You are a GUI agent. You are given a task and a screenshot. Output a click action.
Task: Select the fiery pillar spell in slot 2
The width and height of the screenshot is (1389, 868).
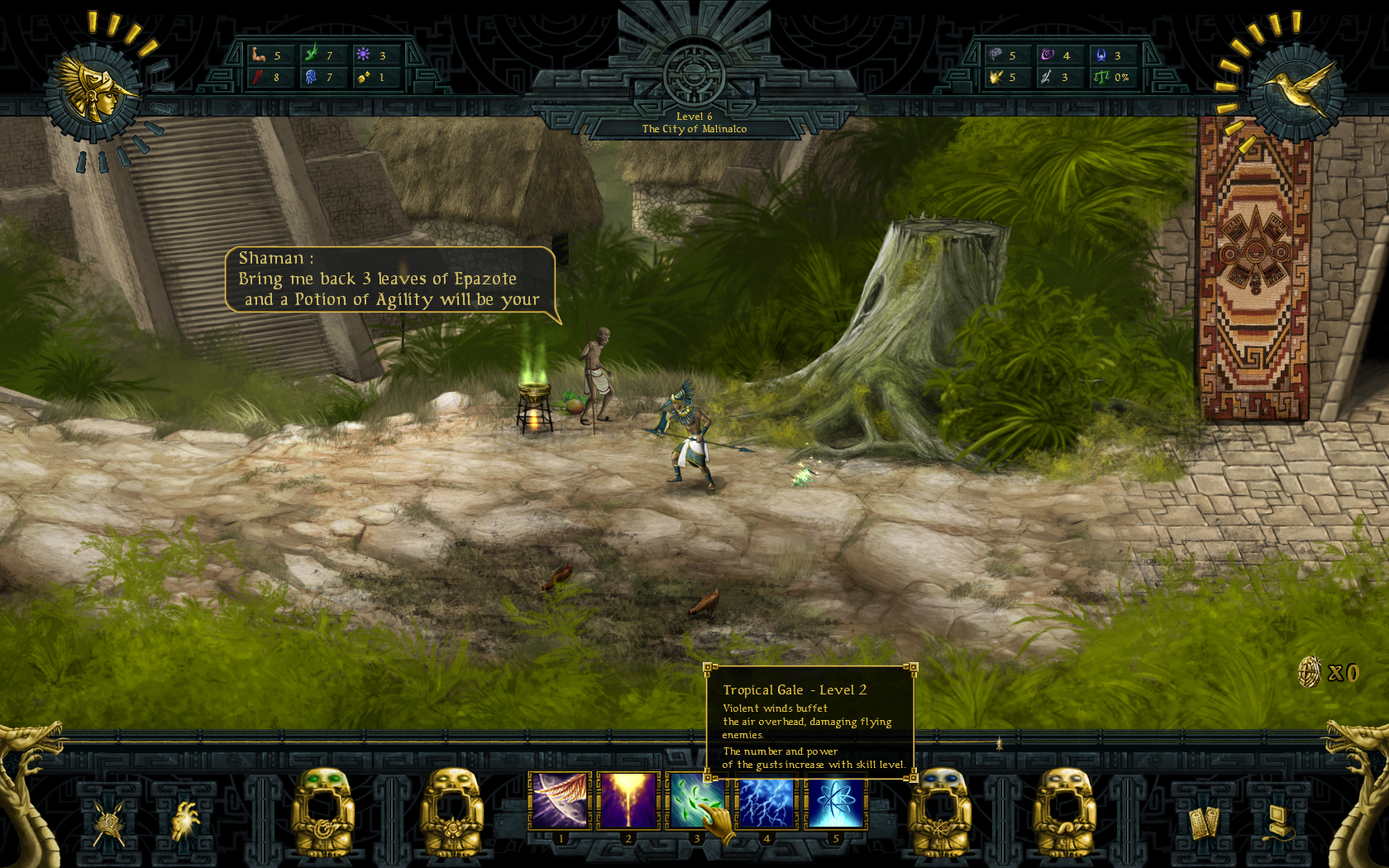[x=629, y=799]
